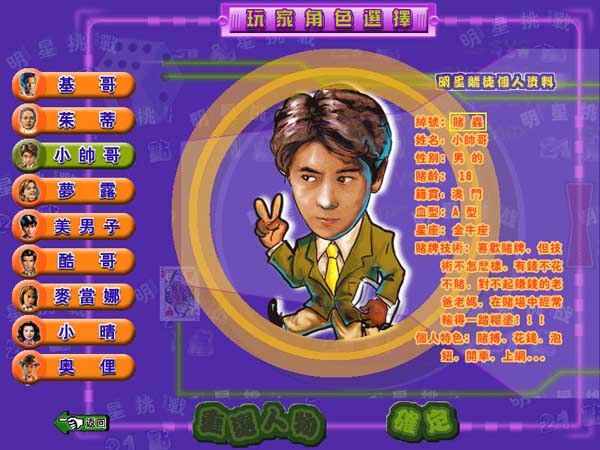600x450 pixels.
Task: Select the highlighted 小帥哥 character
Action: (74, 154)
